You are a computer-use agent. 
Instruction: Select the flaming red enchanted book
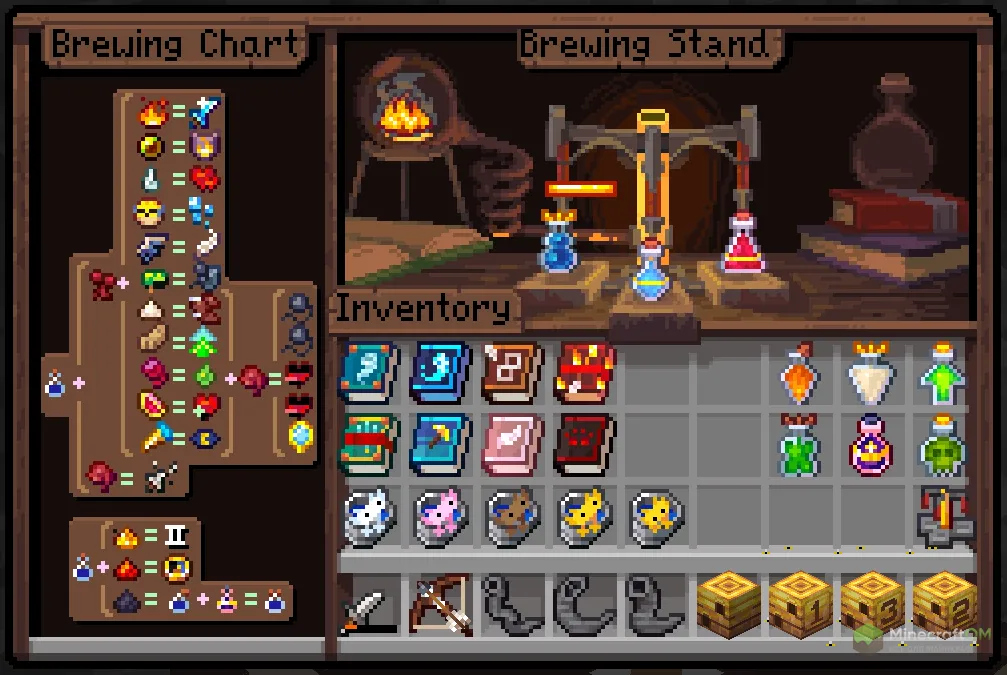click(x=586, y=372)
